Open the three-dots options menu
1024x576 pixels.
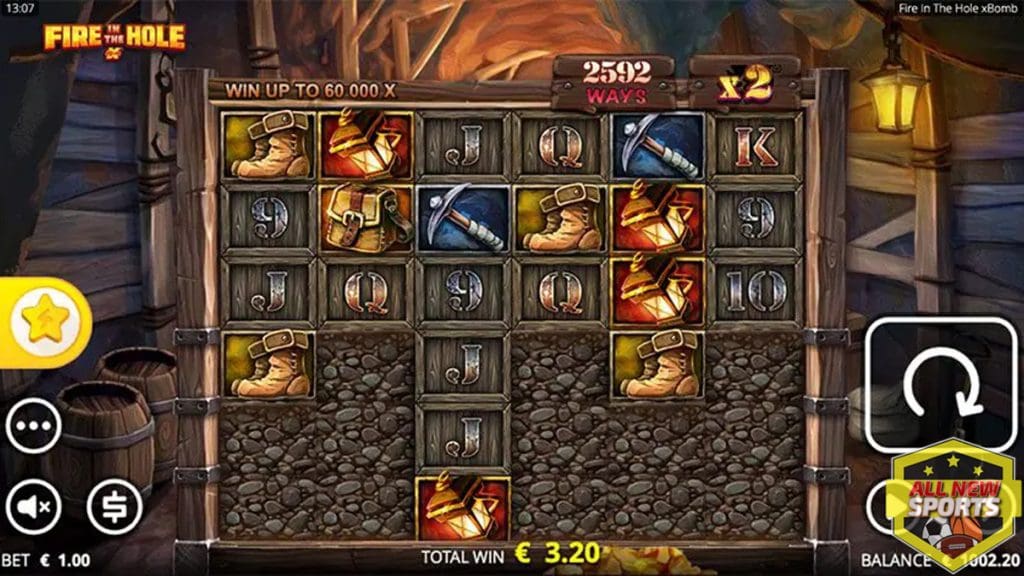coord(33,429)
